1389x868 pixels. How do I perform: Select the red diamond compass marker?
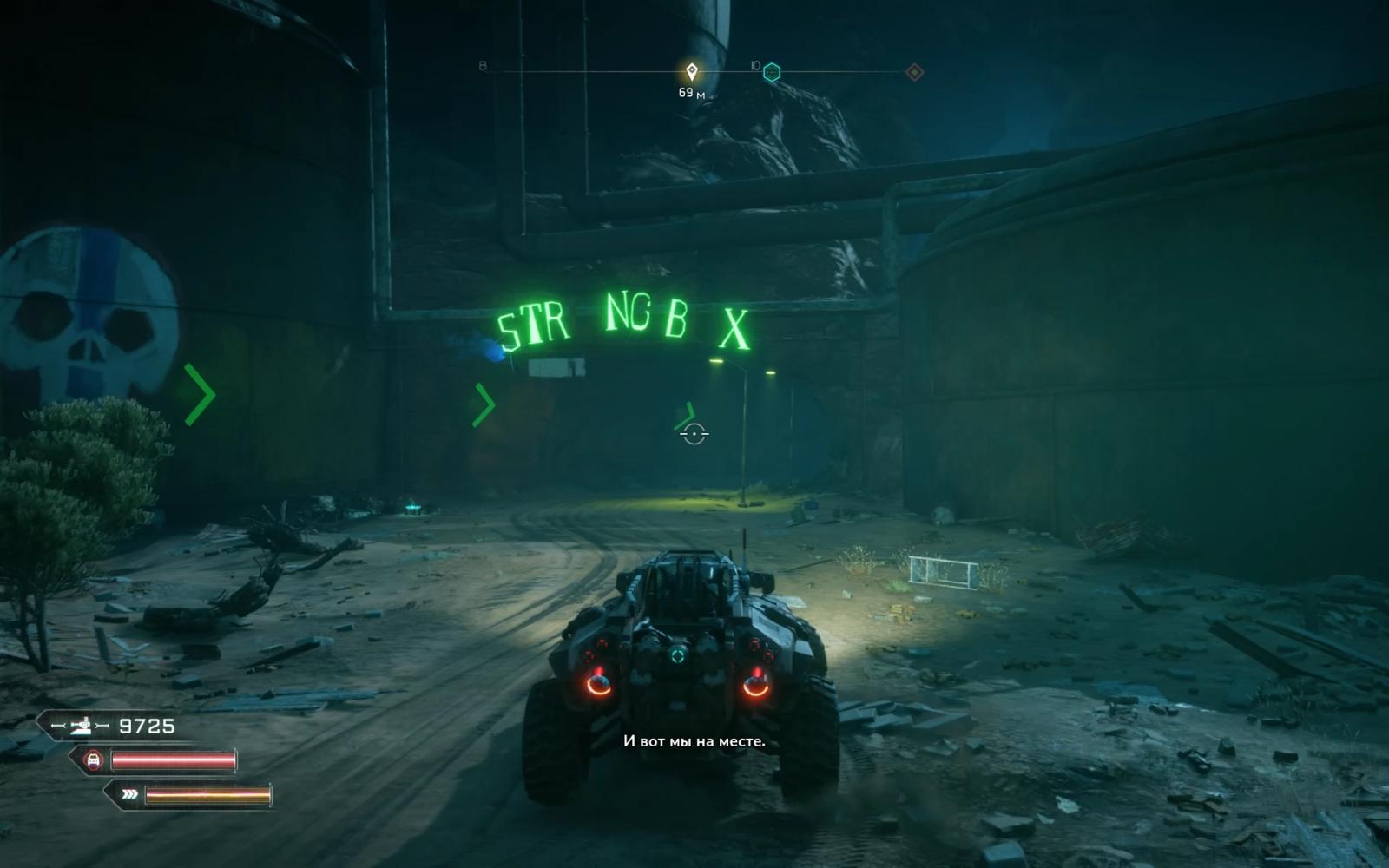pos(914,72)
